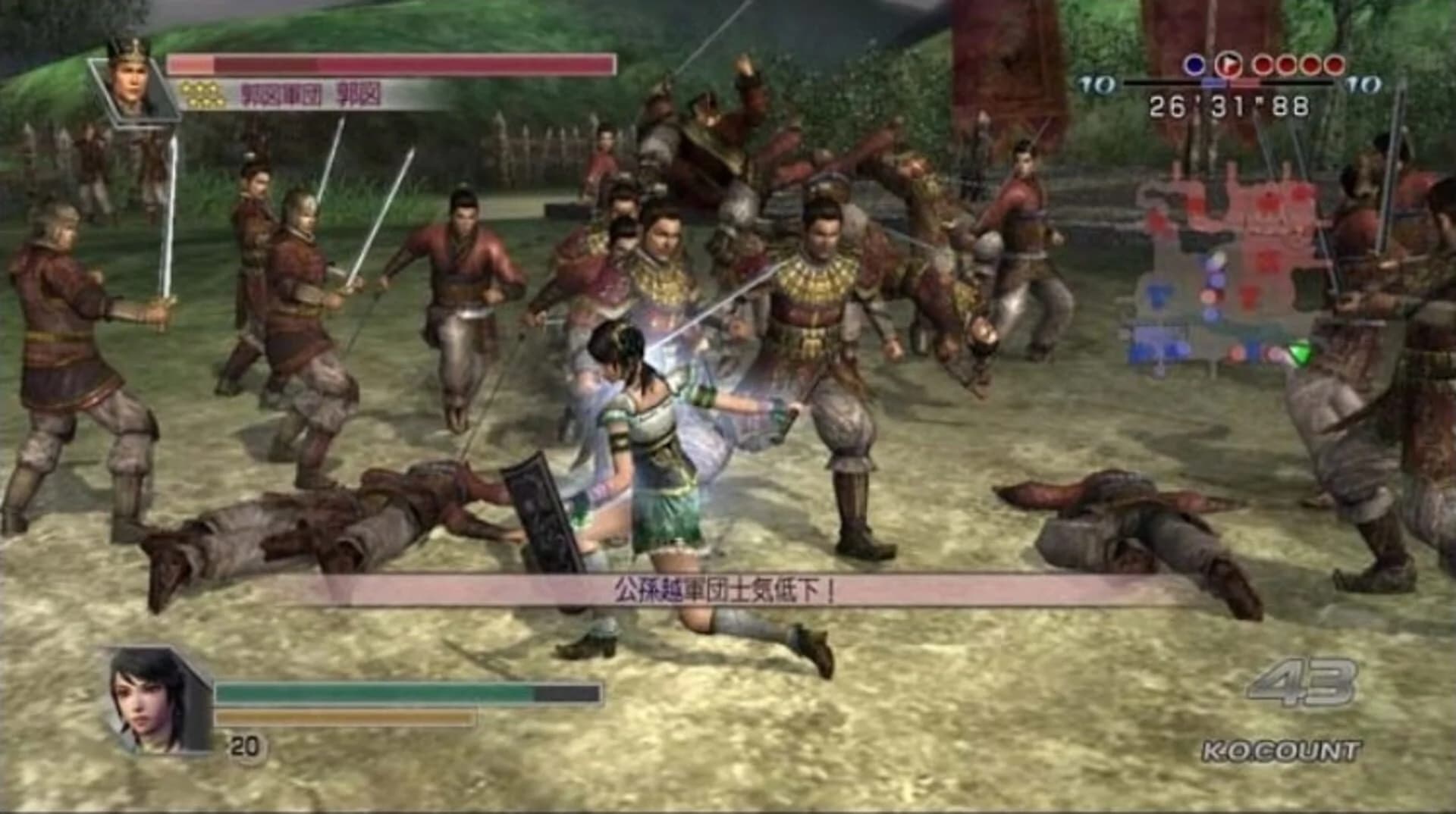
Task: Click the left team score reading 10
Action: pos(1097,83)
